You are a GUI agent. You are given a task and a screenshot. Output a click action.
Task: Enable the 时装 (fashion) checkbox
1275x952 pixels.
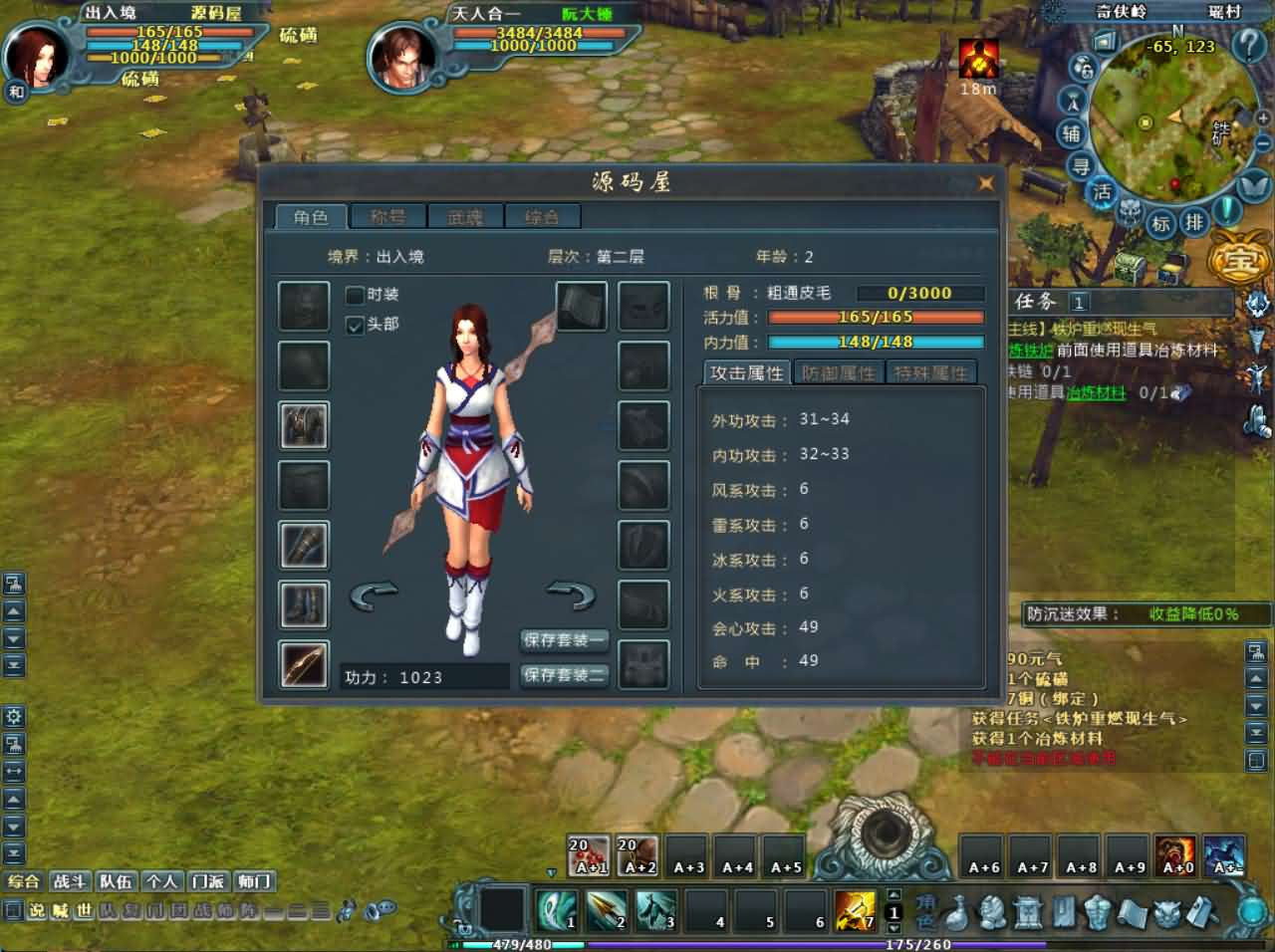click(x=354, y=296)
